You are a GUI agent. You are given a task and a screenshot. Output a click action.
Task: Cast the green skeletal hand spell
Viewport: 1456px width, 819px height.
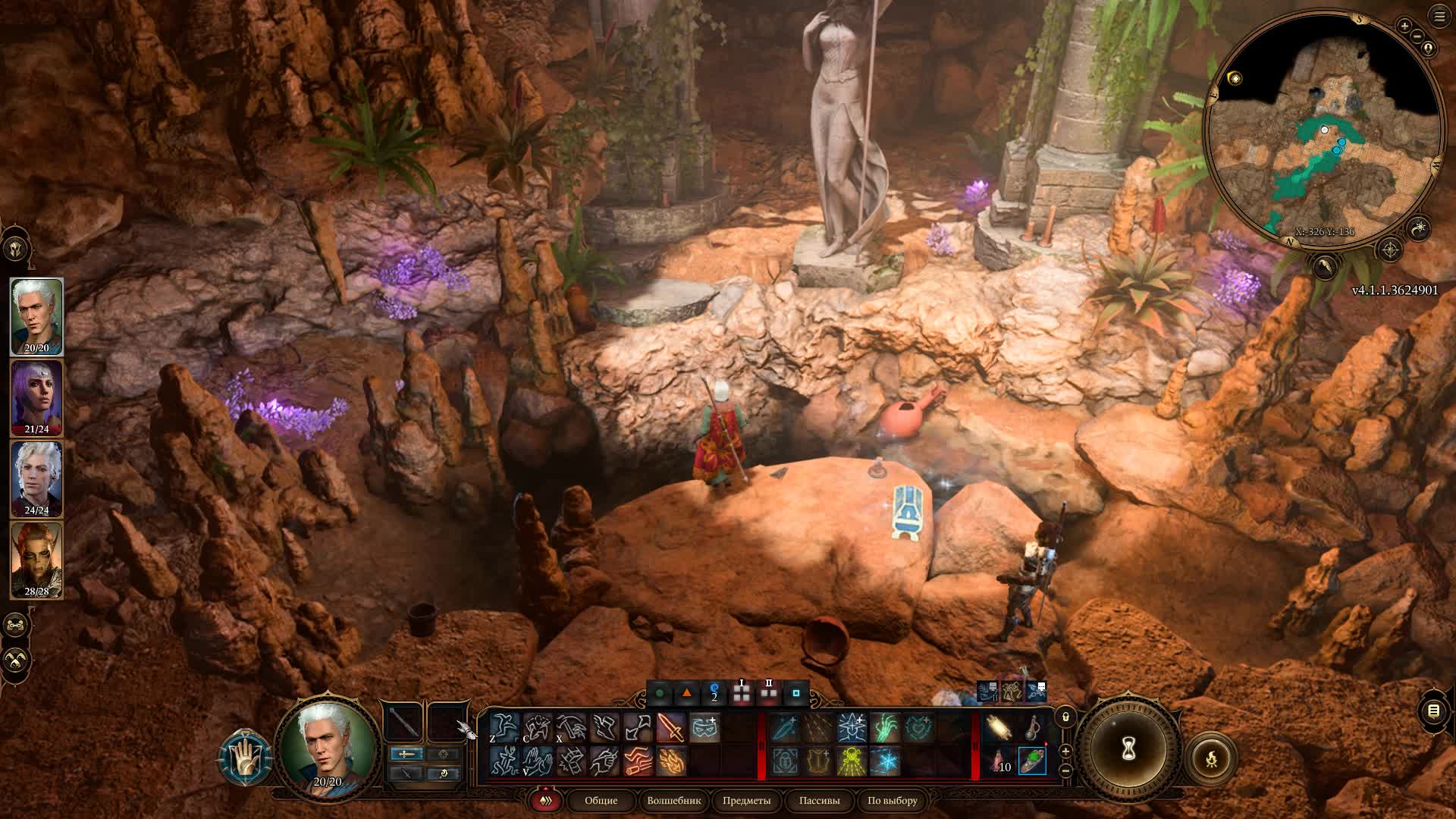[885, 728]
